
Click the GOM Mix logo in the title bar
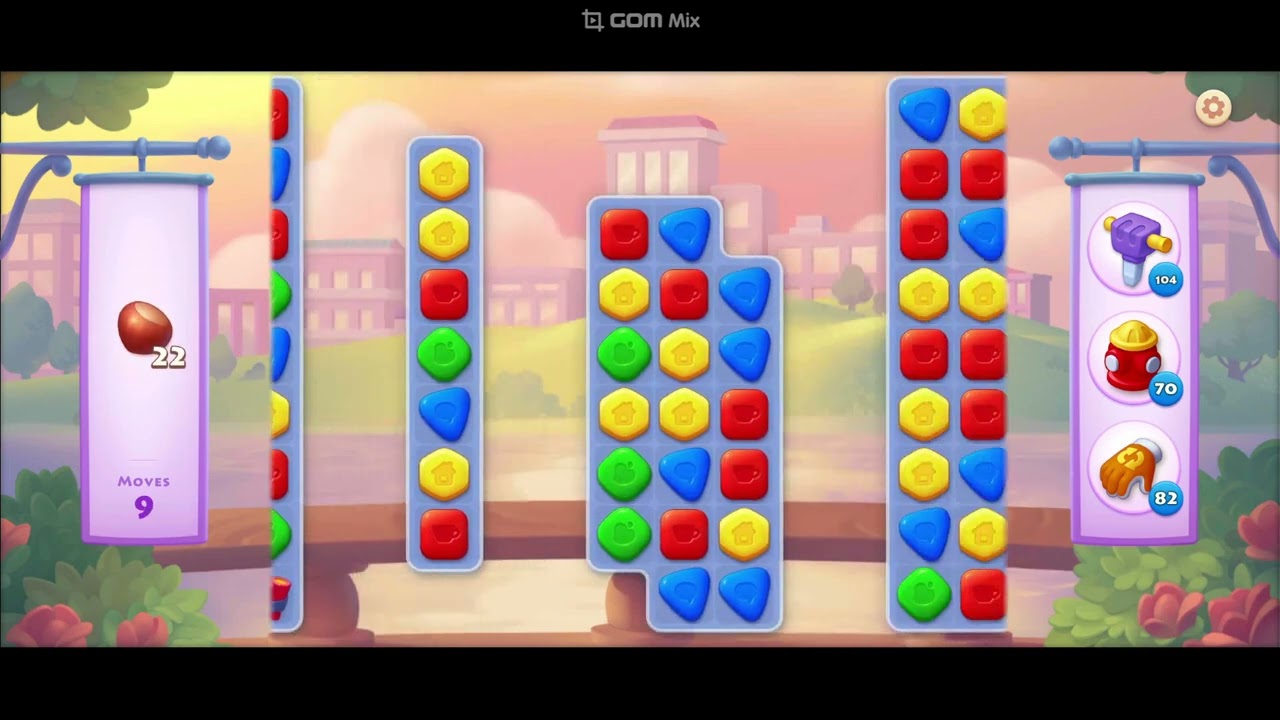coord(640,19)
